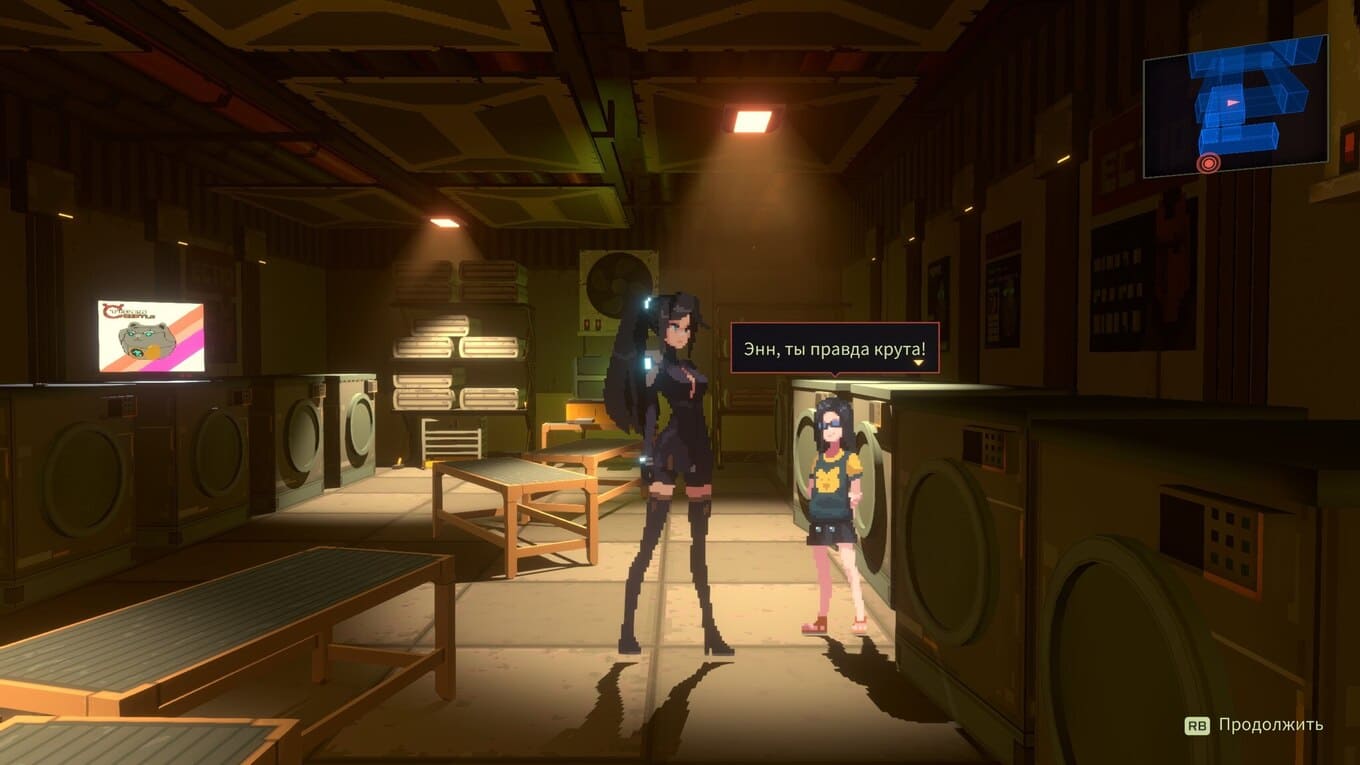Select the red target marker on minimap
Image resolution: width=1360 pixels, height=765 pixels.
point(1208,162)
